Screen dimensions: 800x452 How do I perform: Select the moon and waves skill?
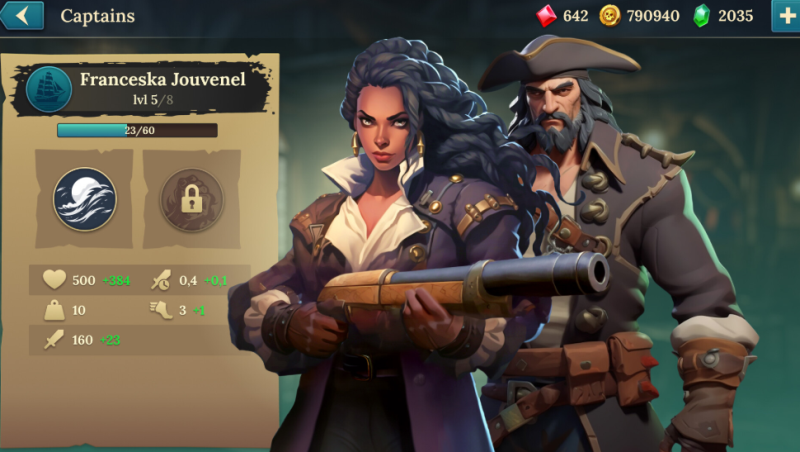click(85, 199)
